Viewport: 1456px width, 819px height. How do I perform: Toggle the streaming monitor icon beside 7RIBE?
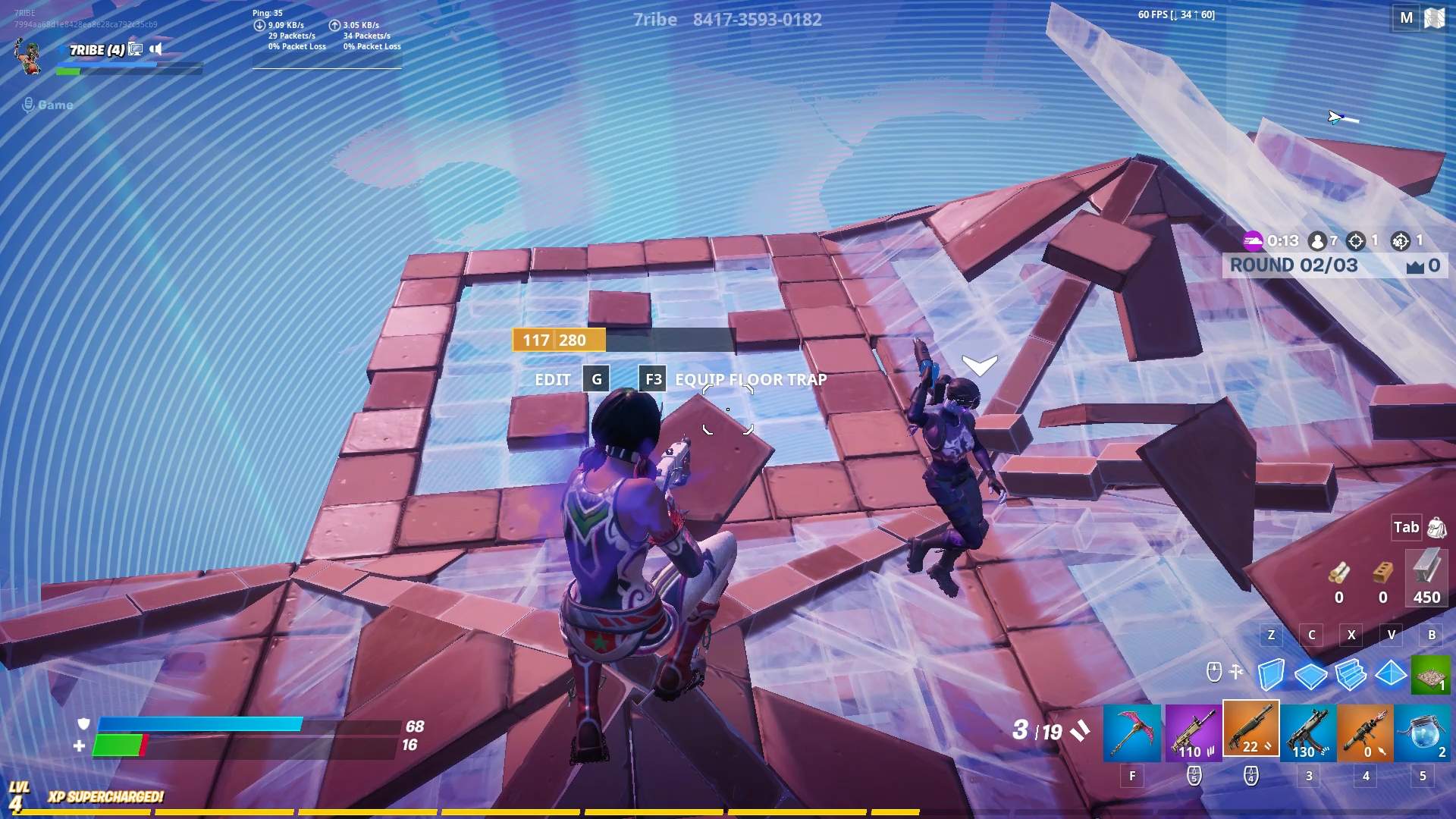[135, 49]
